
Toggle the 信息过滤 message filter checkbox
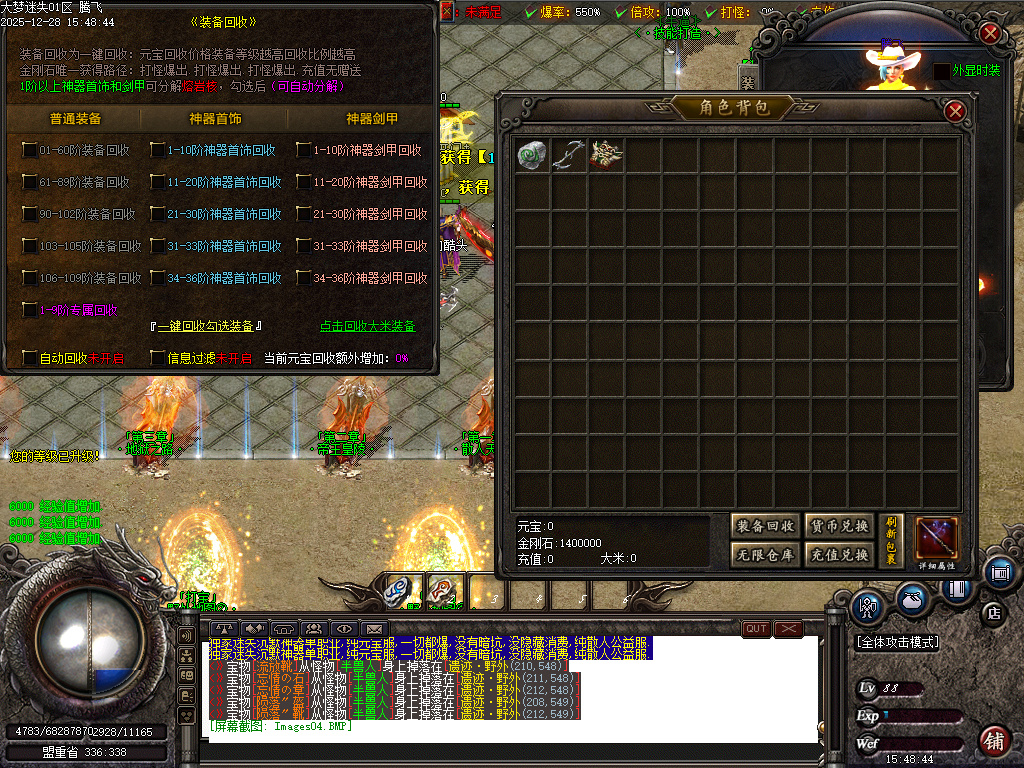158,357
